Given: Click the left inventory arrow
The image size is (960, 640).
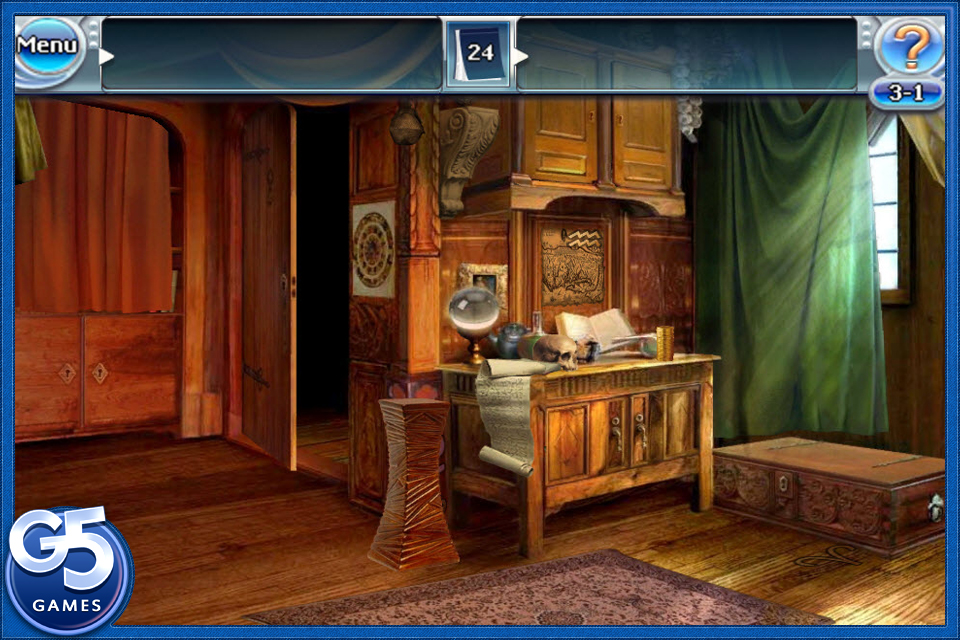Looking at the screenshot, I should [x=106, y=56].
